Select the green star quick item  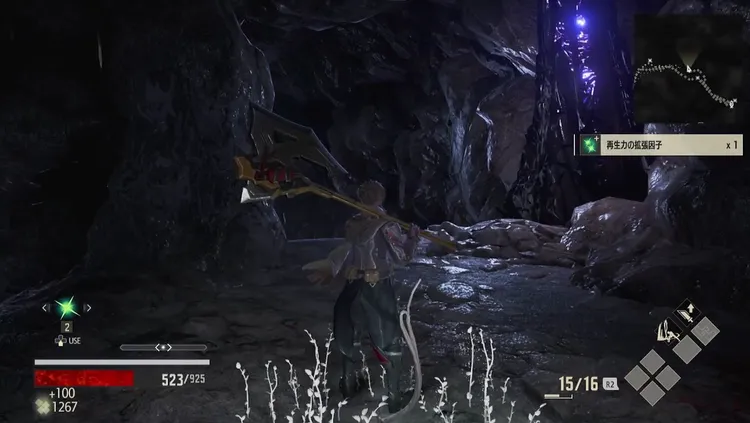point(67,308)
